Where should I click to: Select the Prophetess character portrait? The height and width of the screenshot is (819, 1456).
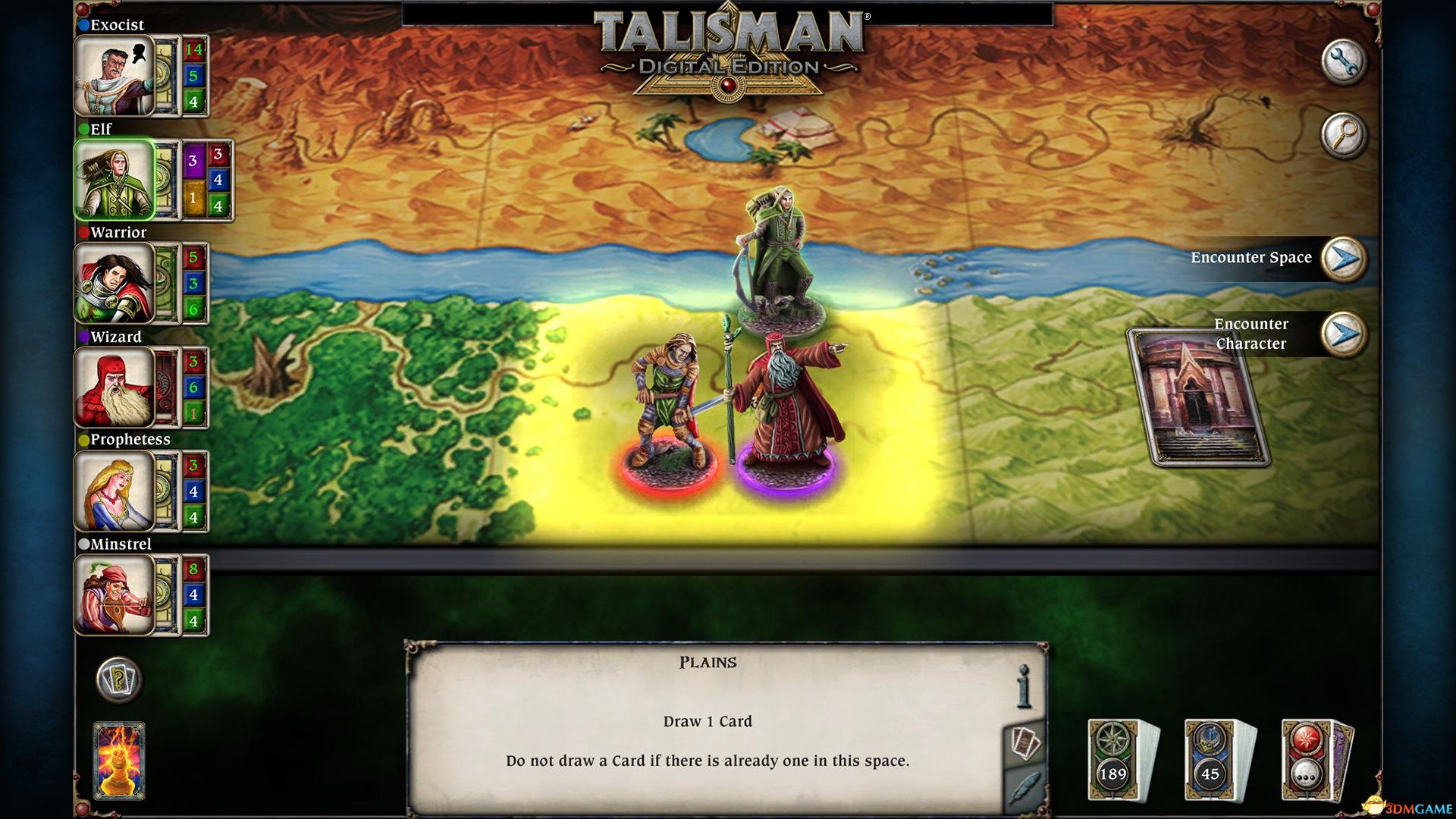pos(115,491)
